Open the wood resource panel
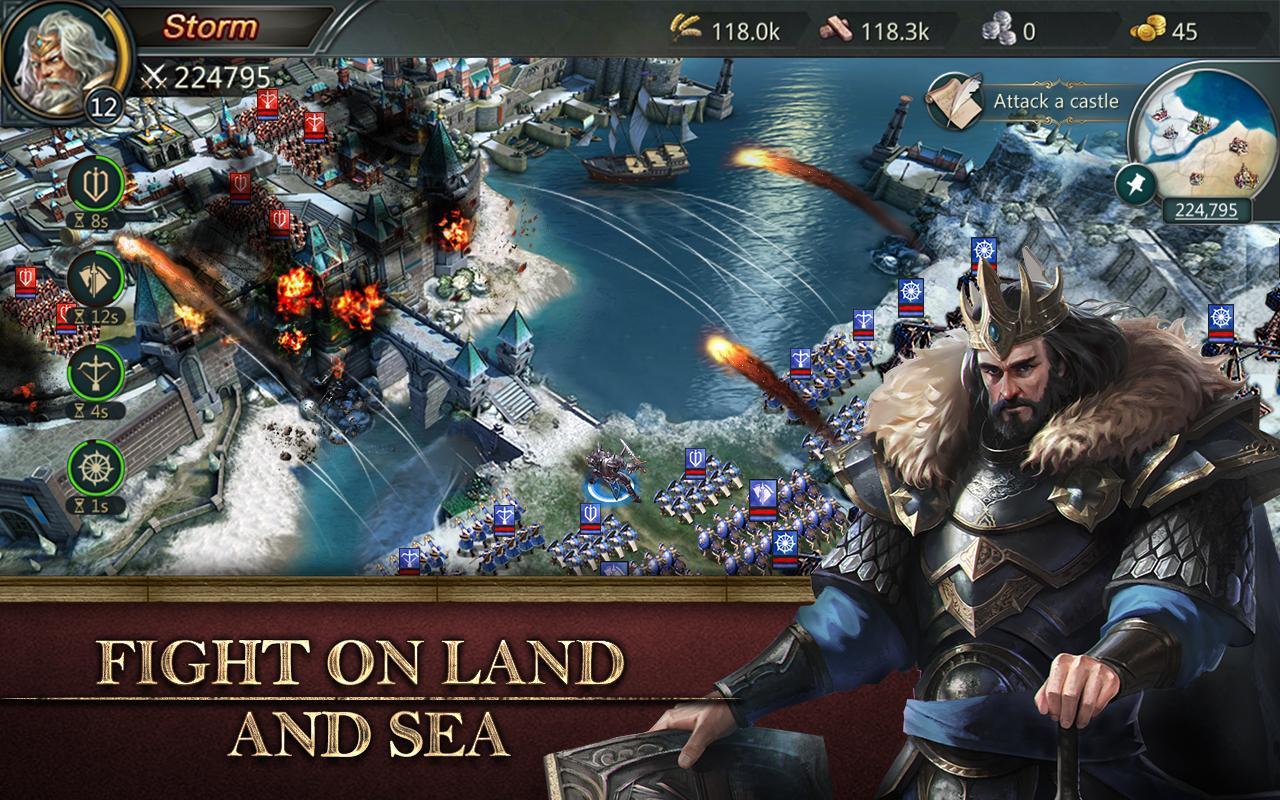Viewport: 1280px width, 800px height. click(878, 30)
